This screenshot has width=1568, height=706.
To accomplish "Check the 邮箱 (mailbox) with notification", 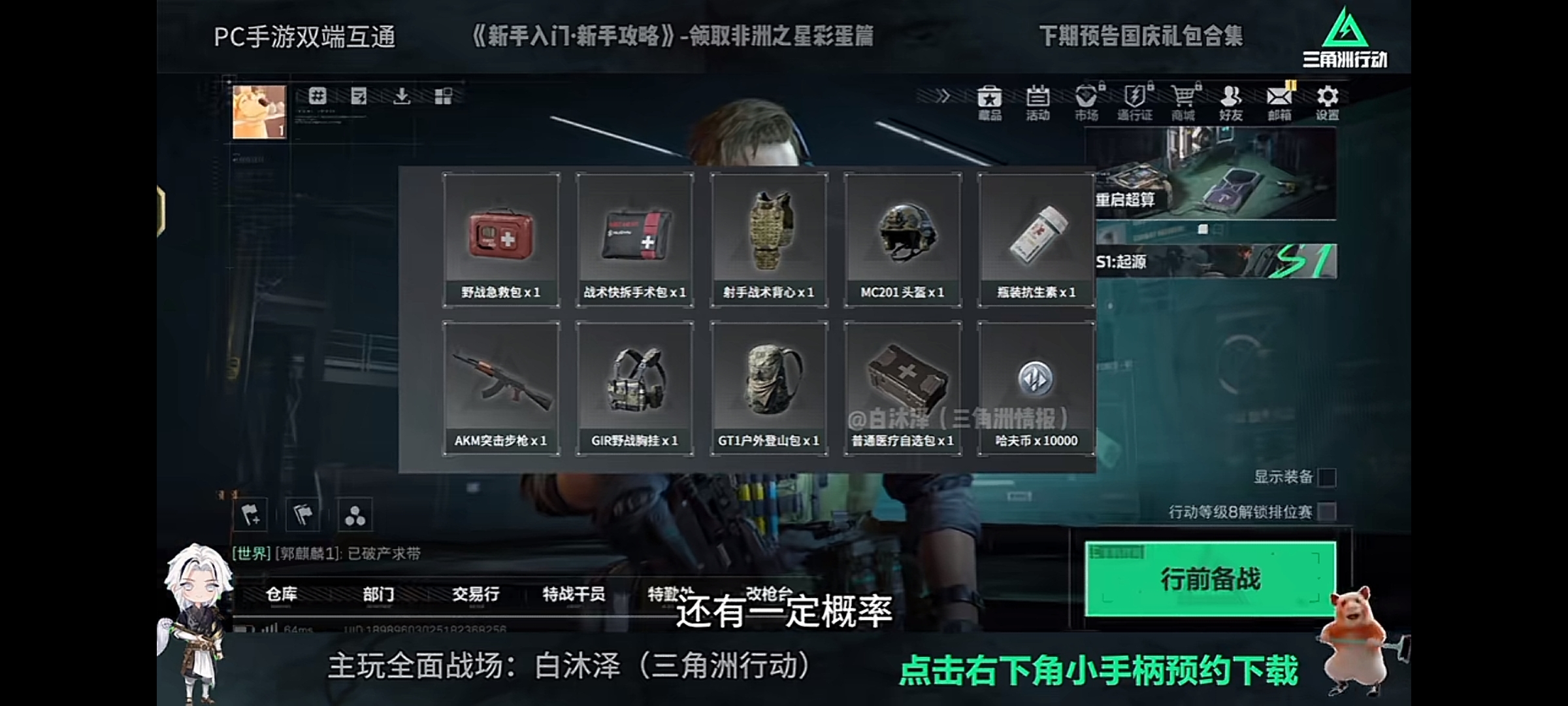I will (x=1279, y=101).
